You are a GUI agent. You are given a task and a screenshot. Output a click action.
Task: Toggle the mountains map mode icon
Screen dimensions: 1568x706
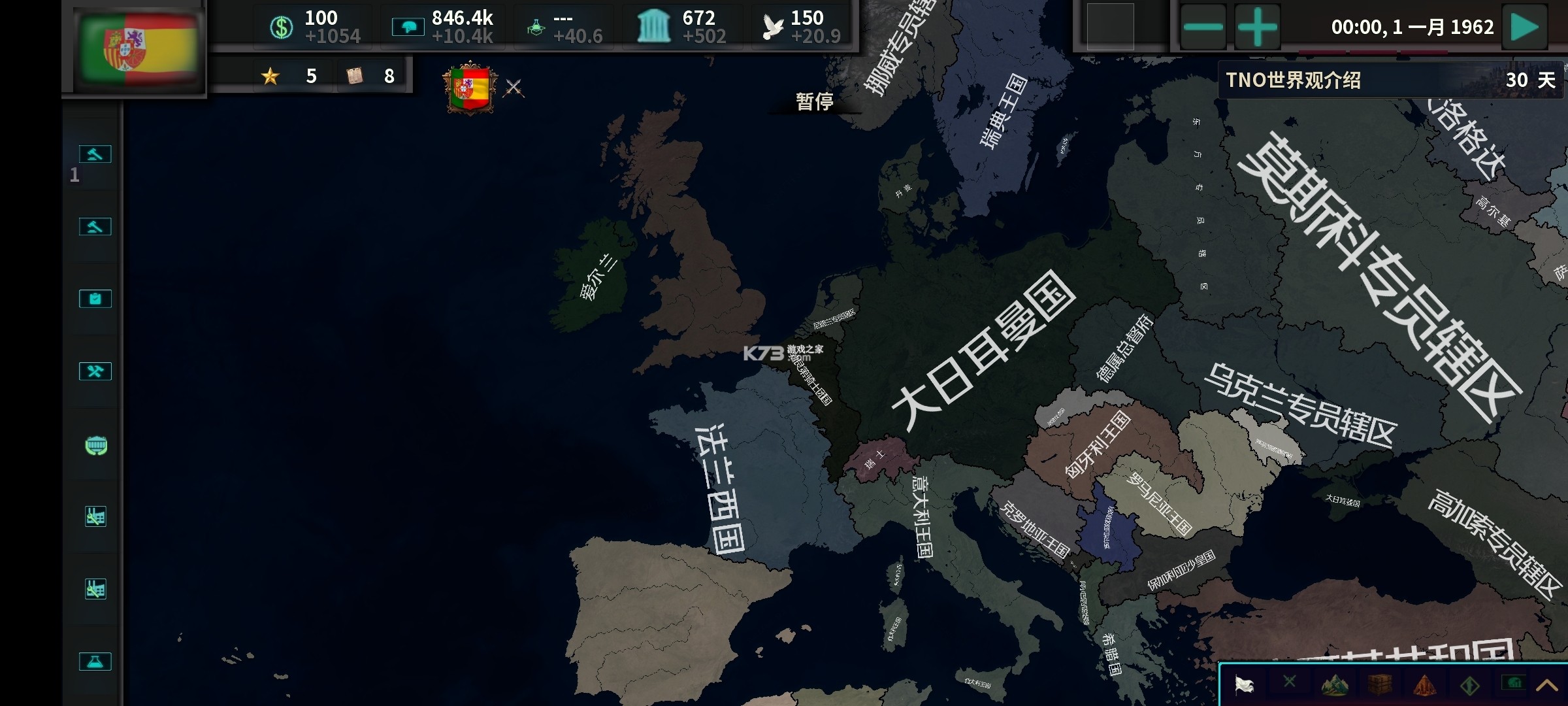tap(1334, 685)
